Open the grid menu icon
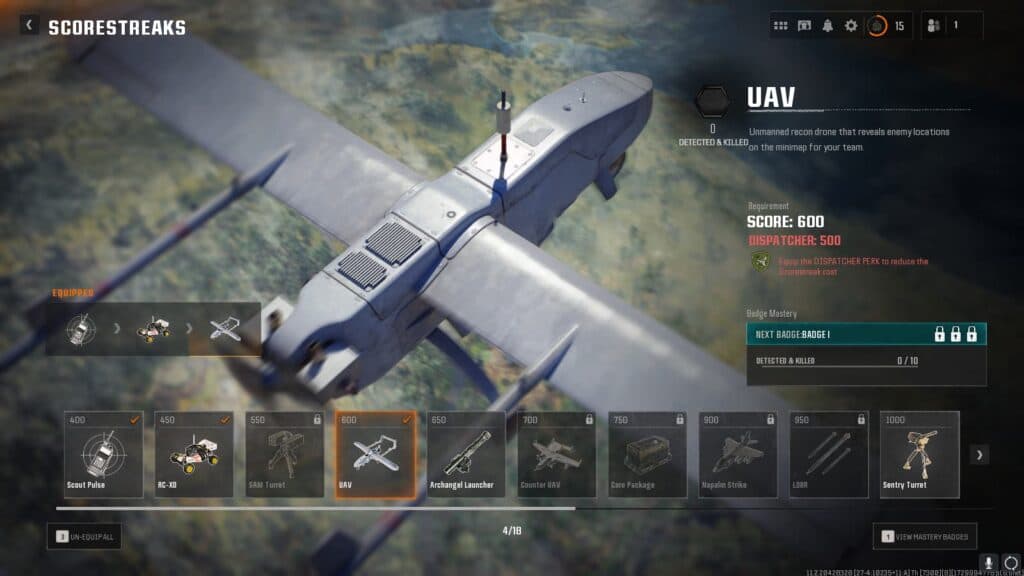 pos(781,26)
